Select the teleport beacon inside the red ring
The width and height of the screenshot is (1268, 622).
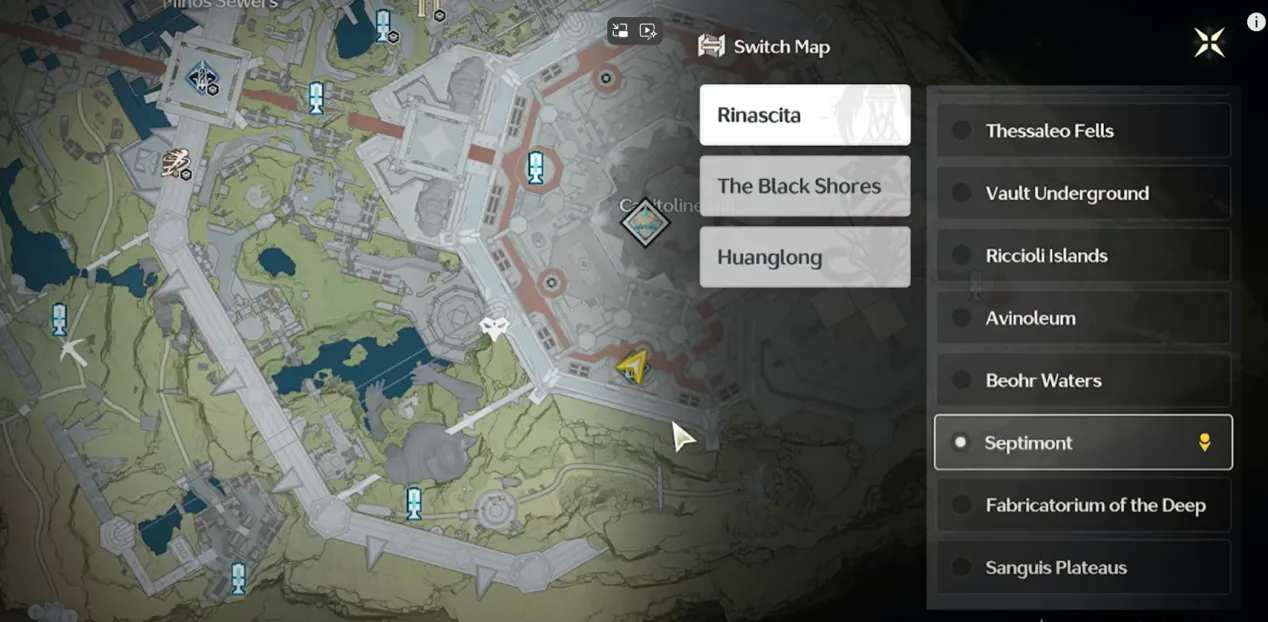536,167
